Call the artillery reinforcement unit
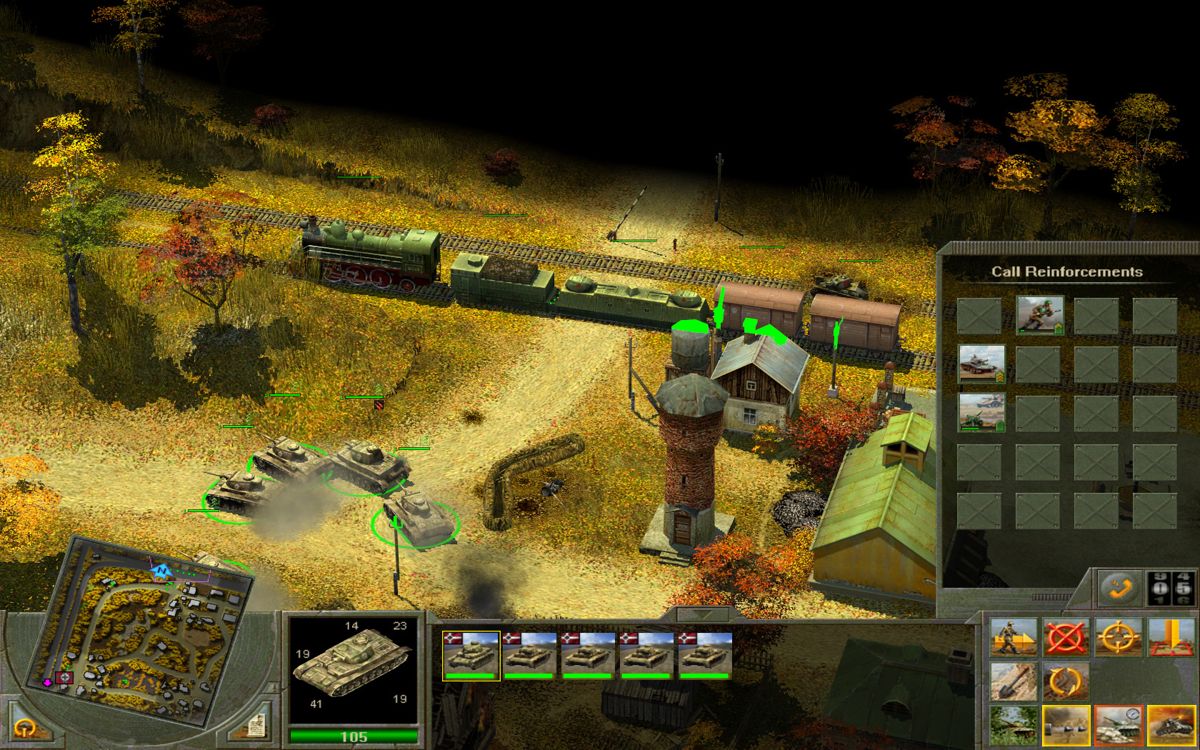 [979, 411]
